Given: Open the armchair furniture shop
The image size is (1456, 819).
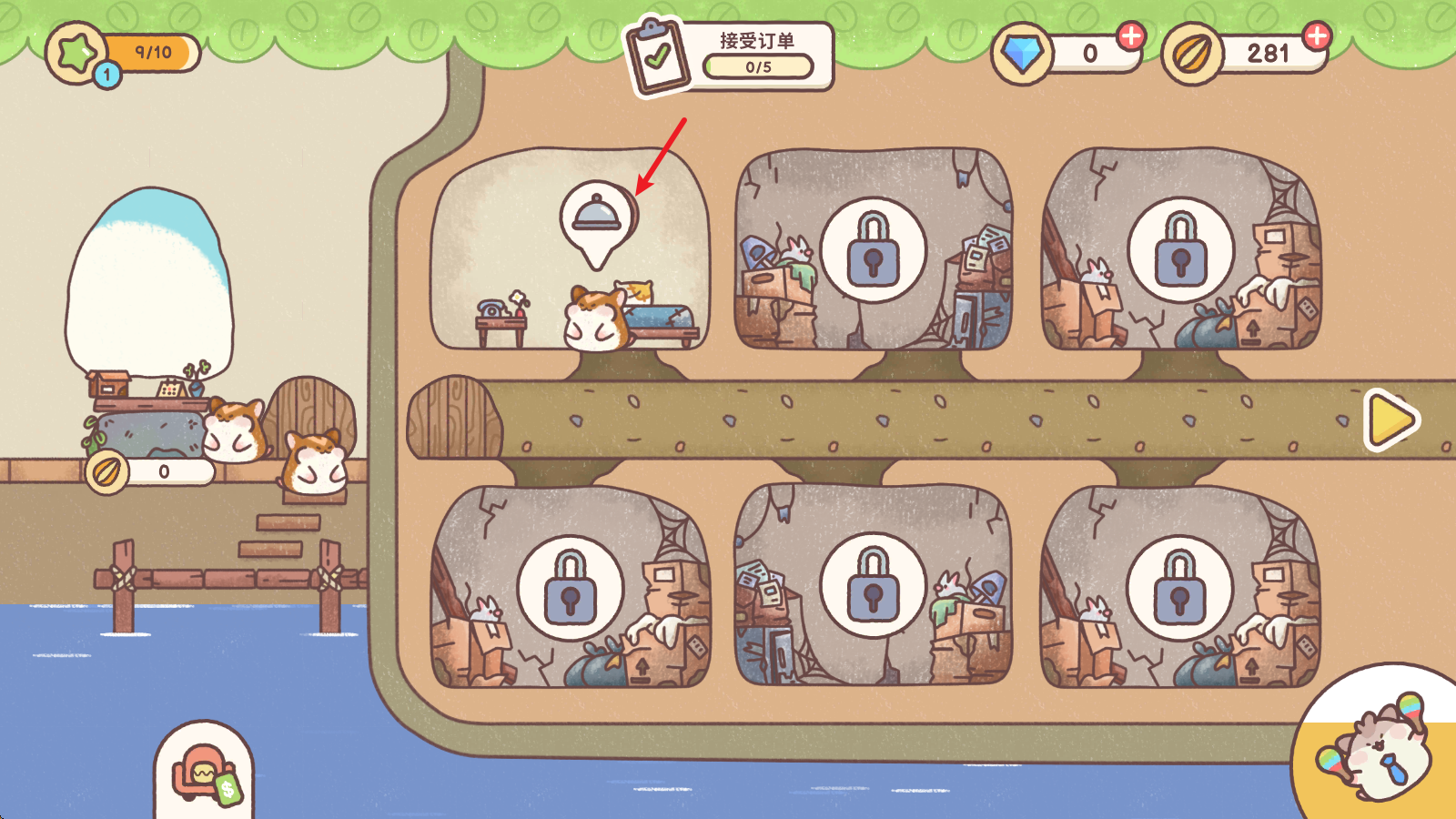Looking at the screenshot, I should pos(204,773).
